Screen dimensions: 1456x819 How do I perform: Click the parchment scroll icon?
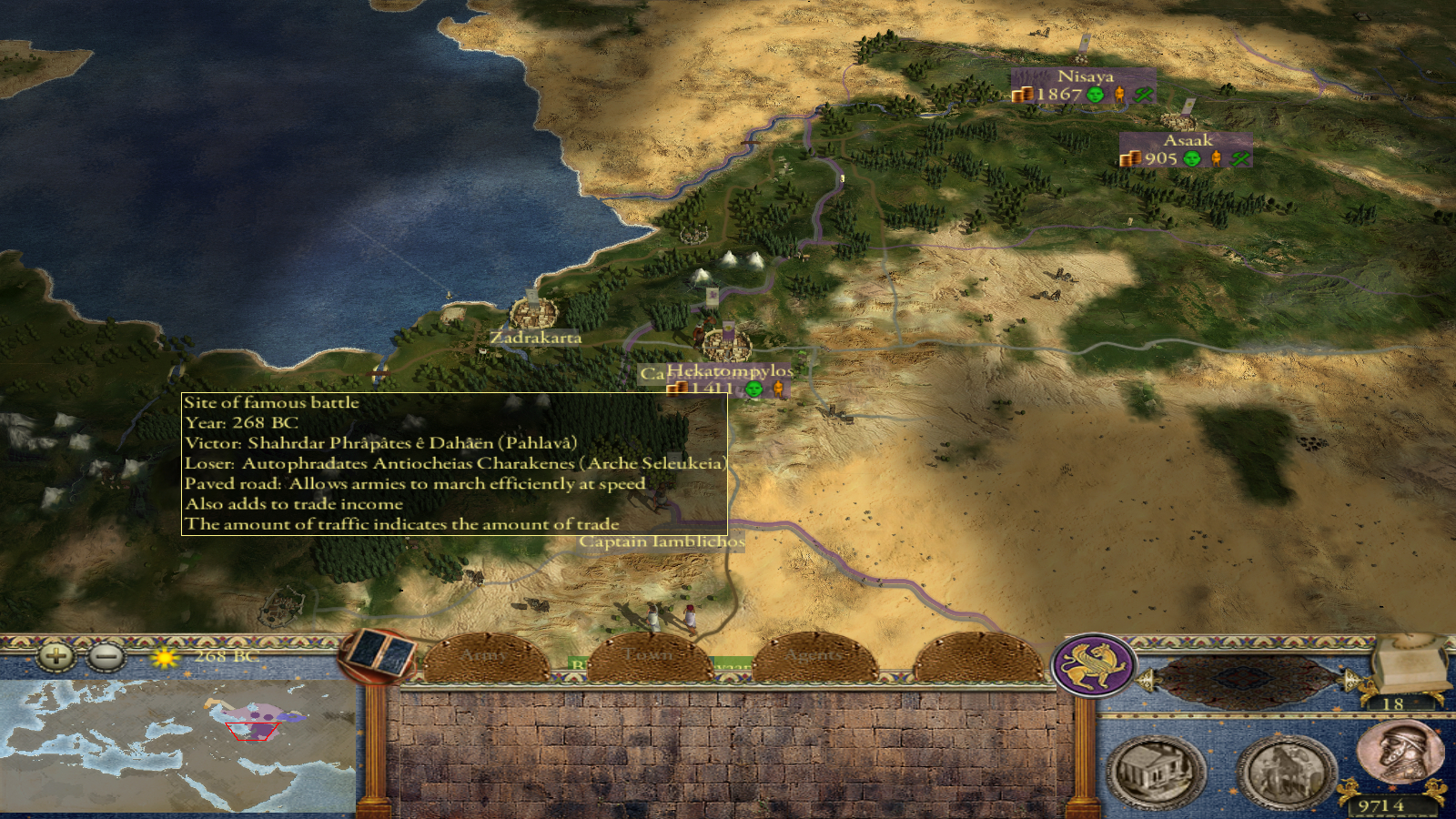point(1410,664)
